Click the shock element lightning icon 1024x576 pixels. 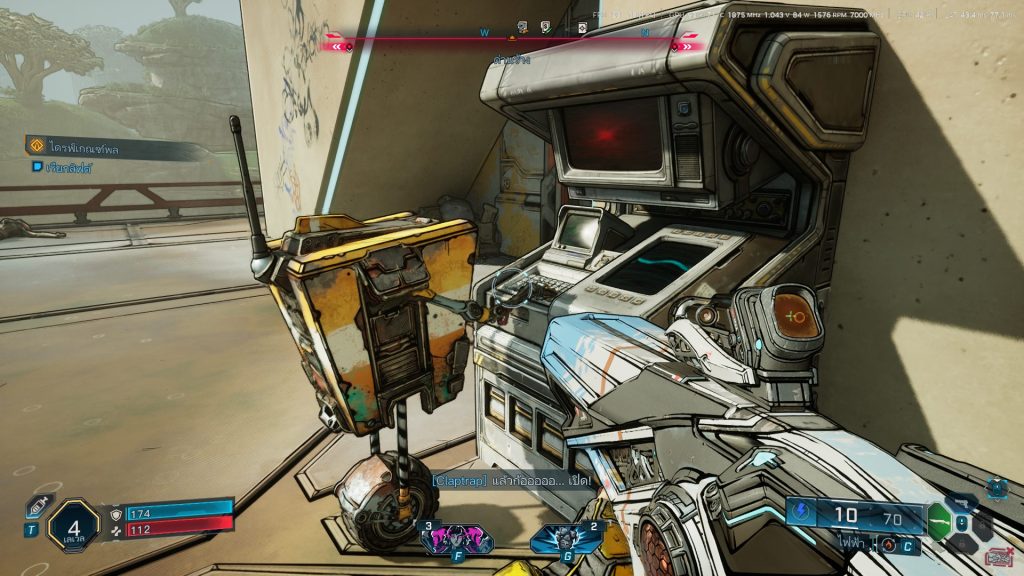(800, 513)
